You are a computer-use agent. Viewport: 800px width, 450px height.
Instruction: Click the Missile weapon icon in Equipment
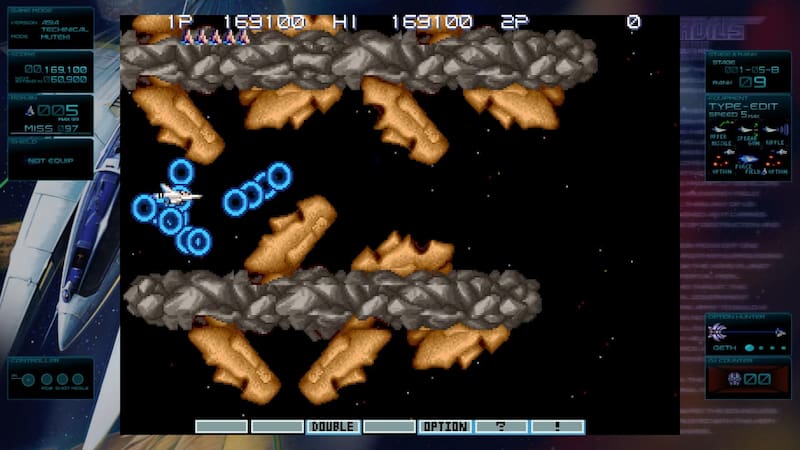tap(719, 130)
